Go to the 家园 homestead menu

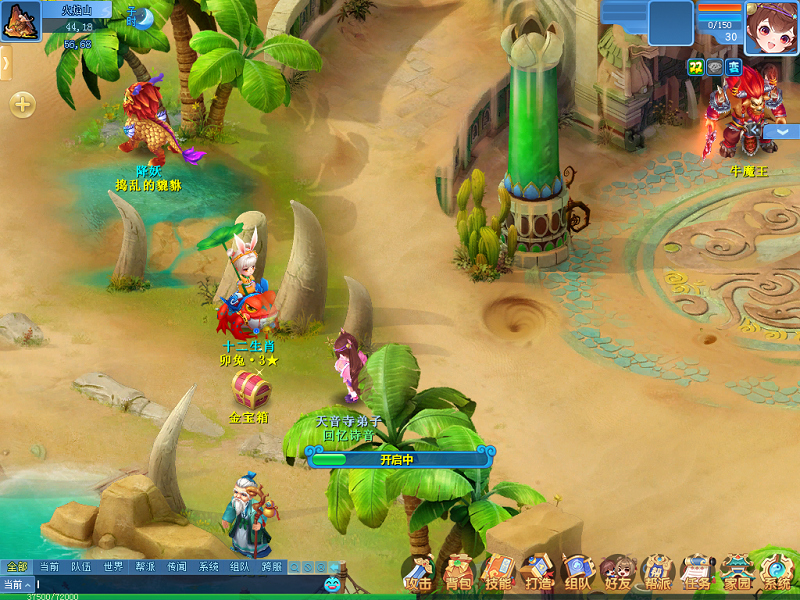tap(737, 573)
